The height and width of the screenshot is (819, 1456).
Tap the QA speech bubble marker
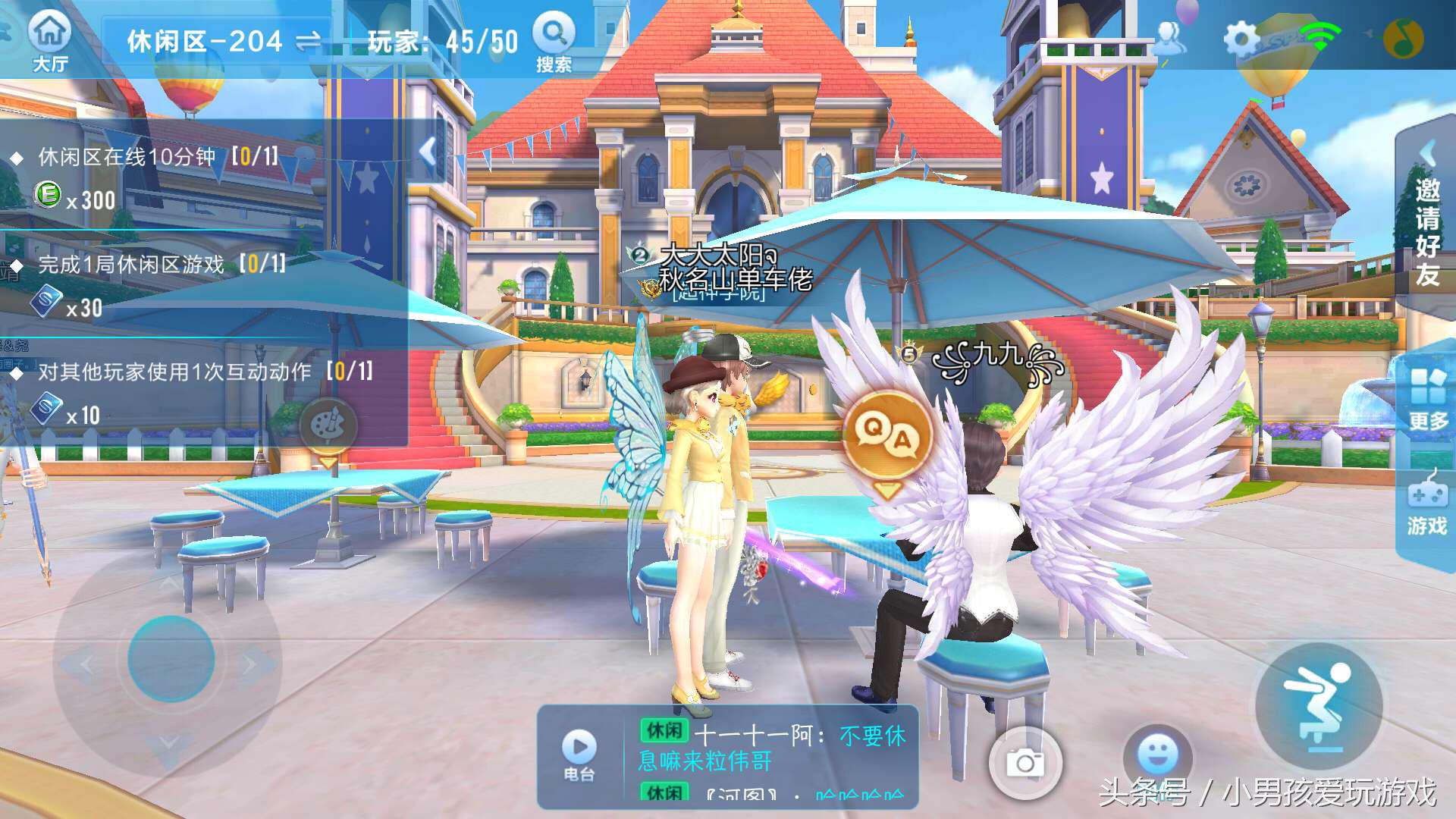887,436
